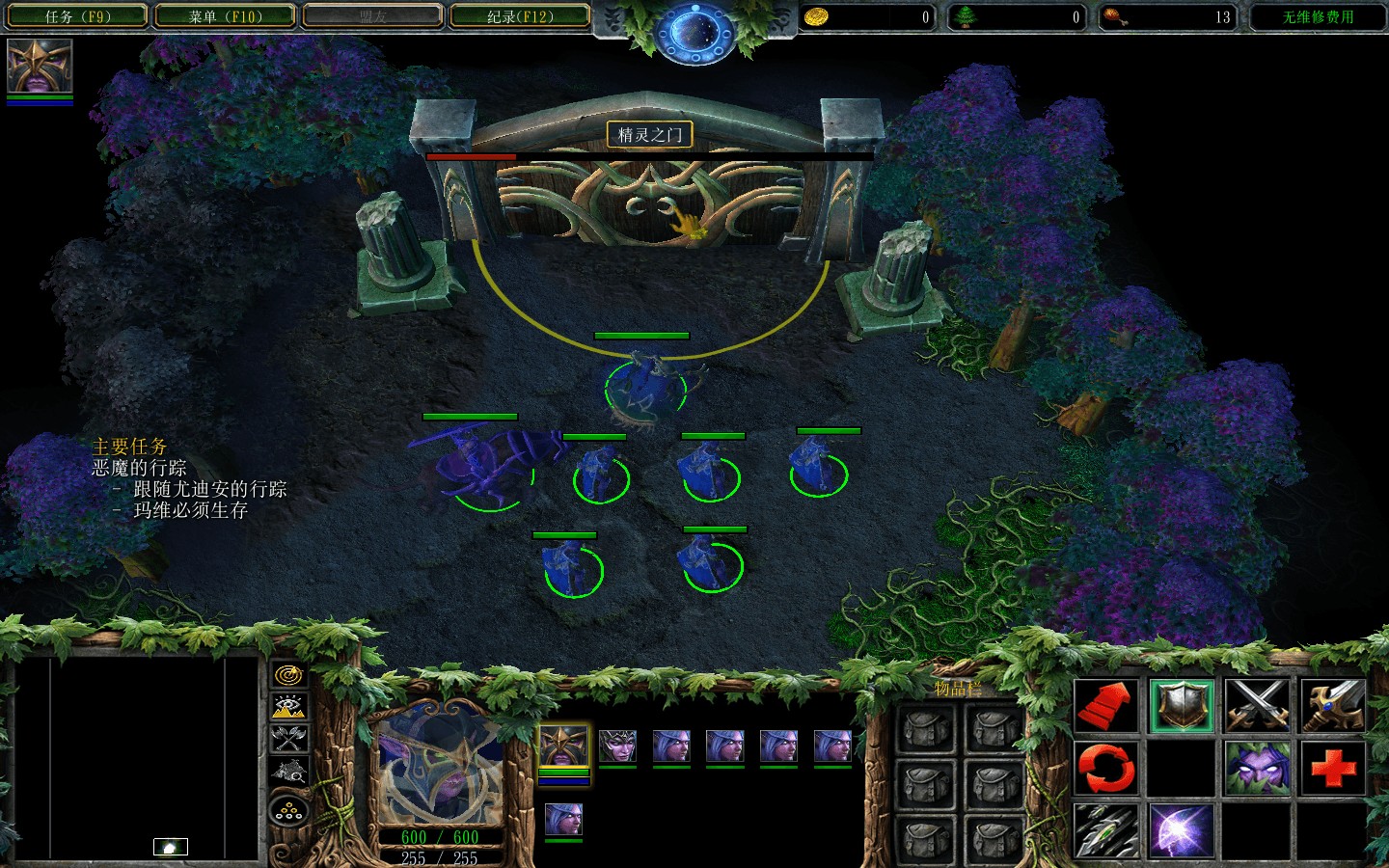This screenshot has width=1389, height=868.
Task: Toggle ally color mode with crossed axes icon
Action: point(288,739)
